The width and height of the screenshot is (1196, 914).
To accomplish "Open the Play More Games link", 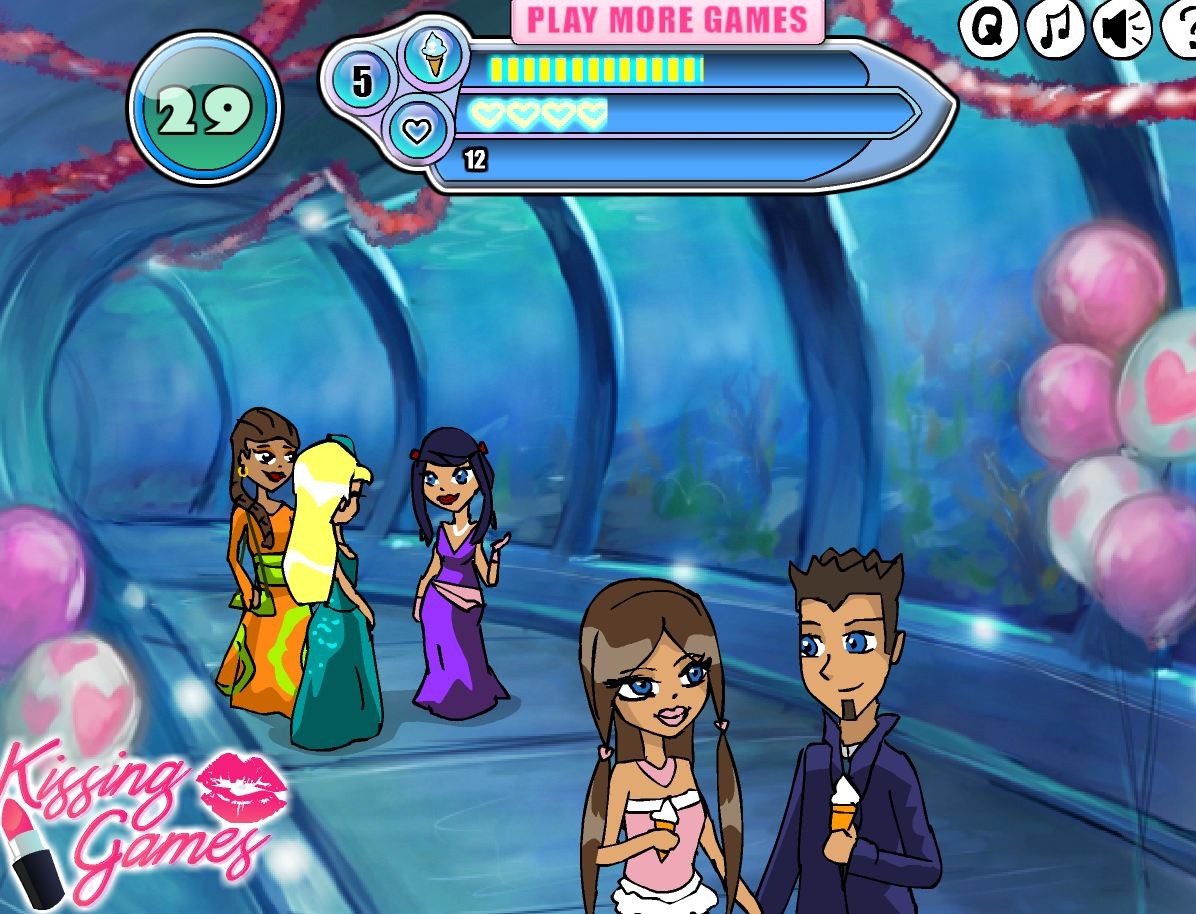I will tap(667, 20).
